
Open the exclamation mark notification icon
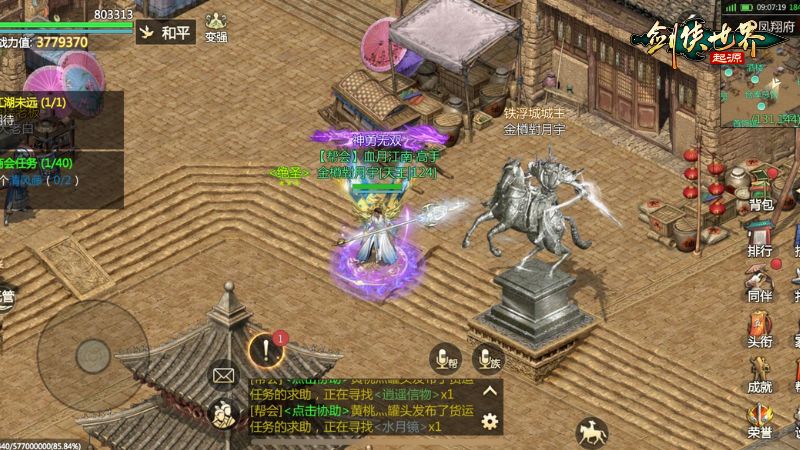pos(266,350)
